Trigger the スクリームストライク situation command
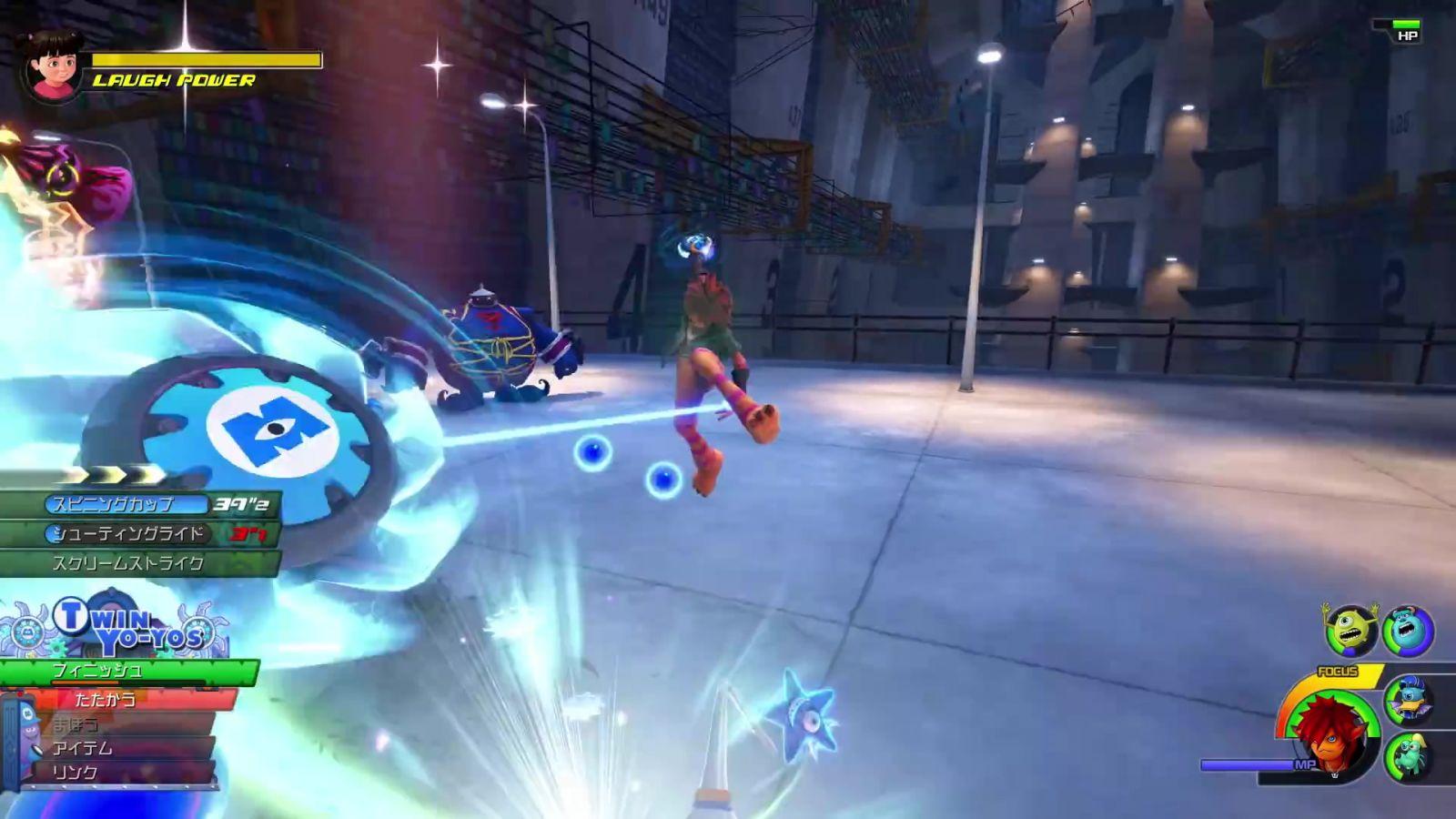Viewport: 1456px width, 819px height. click(x=127, y=563)
